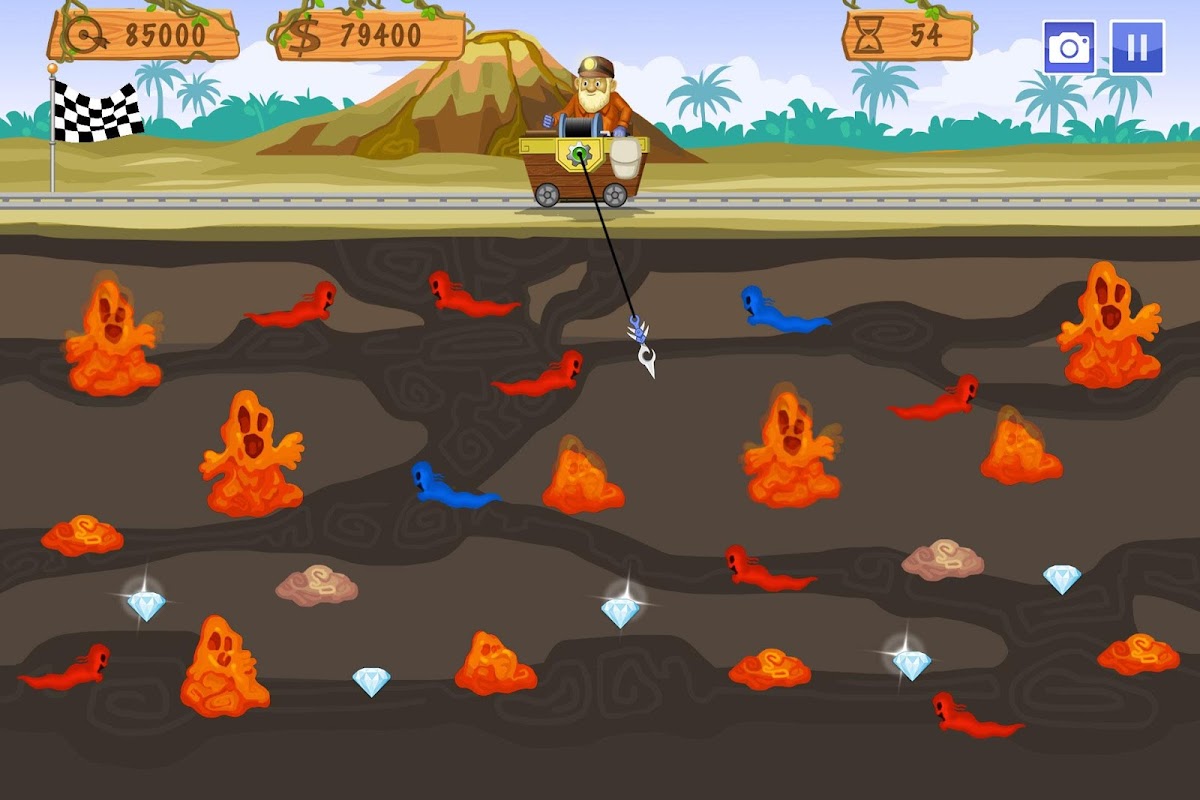Take a screenshot with the camera button
Viewport: 1200px width, 800px height.
(1069, 47)
